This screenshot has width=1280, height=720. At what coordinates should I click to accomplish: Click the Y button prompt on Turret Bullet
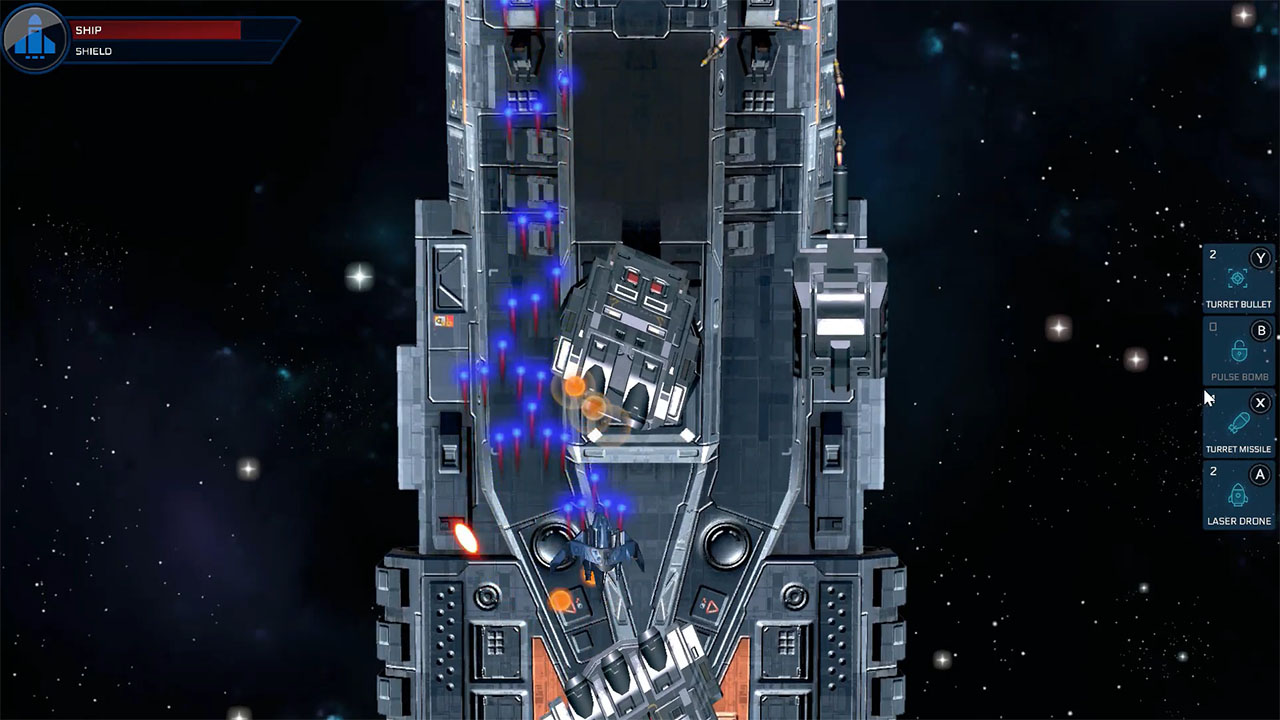(1259, 258)
